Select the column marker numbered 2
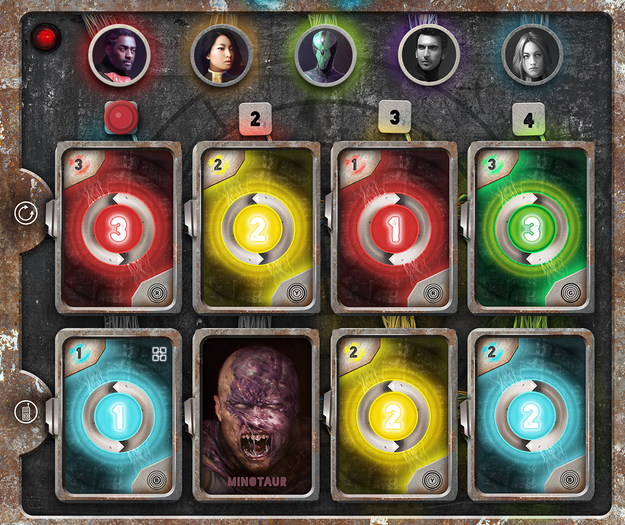Viewport: 625px width, 525px height. (x=256, y=120)
